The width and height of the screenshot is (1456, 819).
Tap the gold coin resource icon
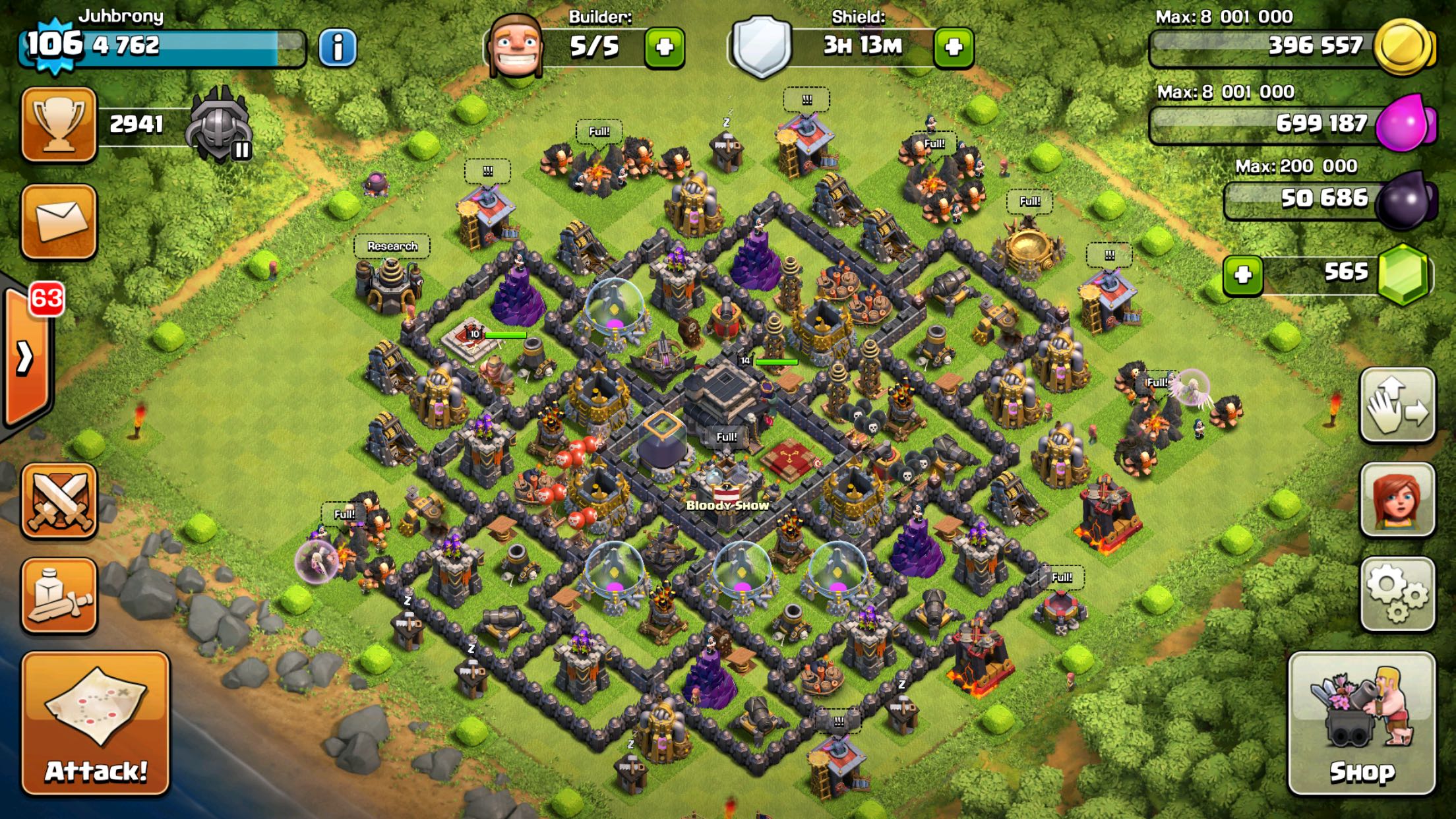coord(1403,46)
